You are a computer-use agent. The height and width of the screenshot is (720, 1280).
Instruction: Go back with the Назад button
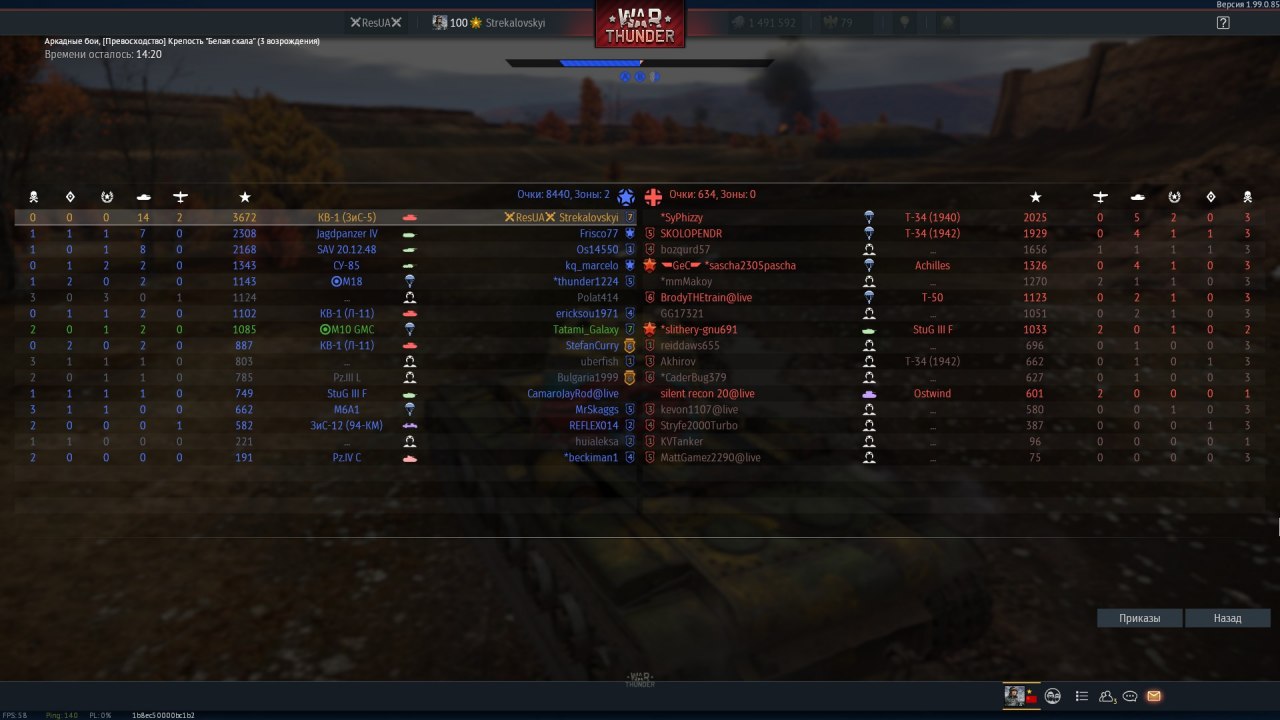pos(1227,618)
